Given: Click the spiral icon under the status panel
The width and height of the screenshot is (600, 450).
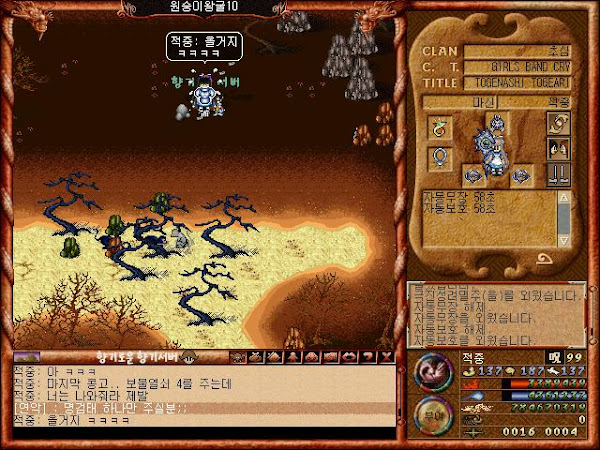Looking at the screenshot, I should 546,259.
